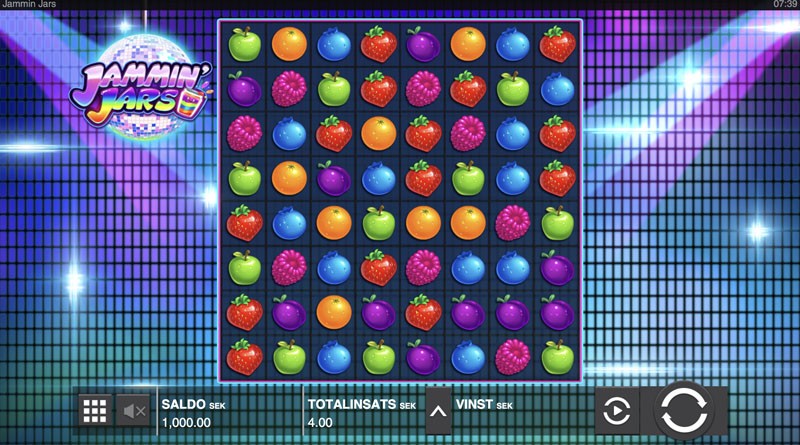Spin the reels with the circular arrows button
The image size is (800, 445).
tap(685, 410)
